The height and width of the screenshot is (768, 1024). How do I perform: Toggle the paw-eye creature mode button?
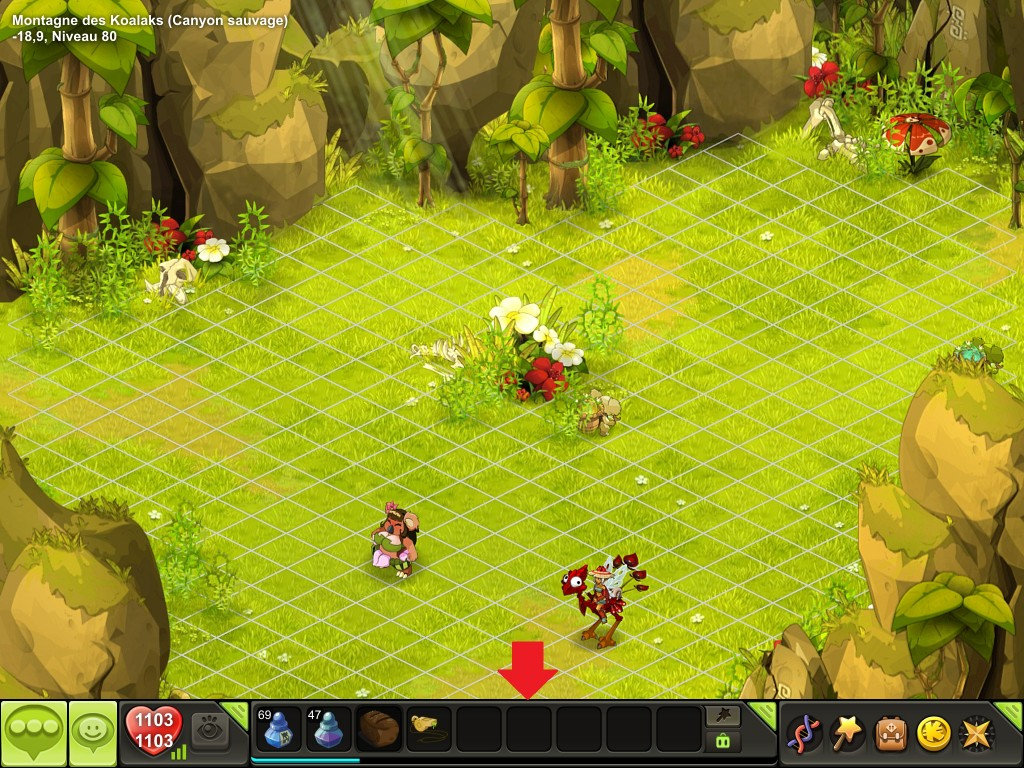(x=210, y=730)
